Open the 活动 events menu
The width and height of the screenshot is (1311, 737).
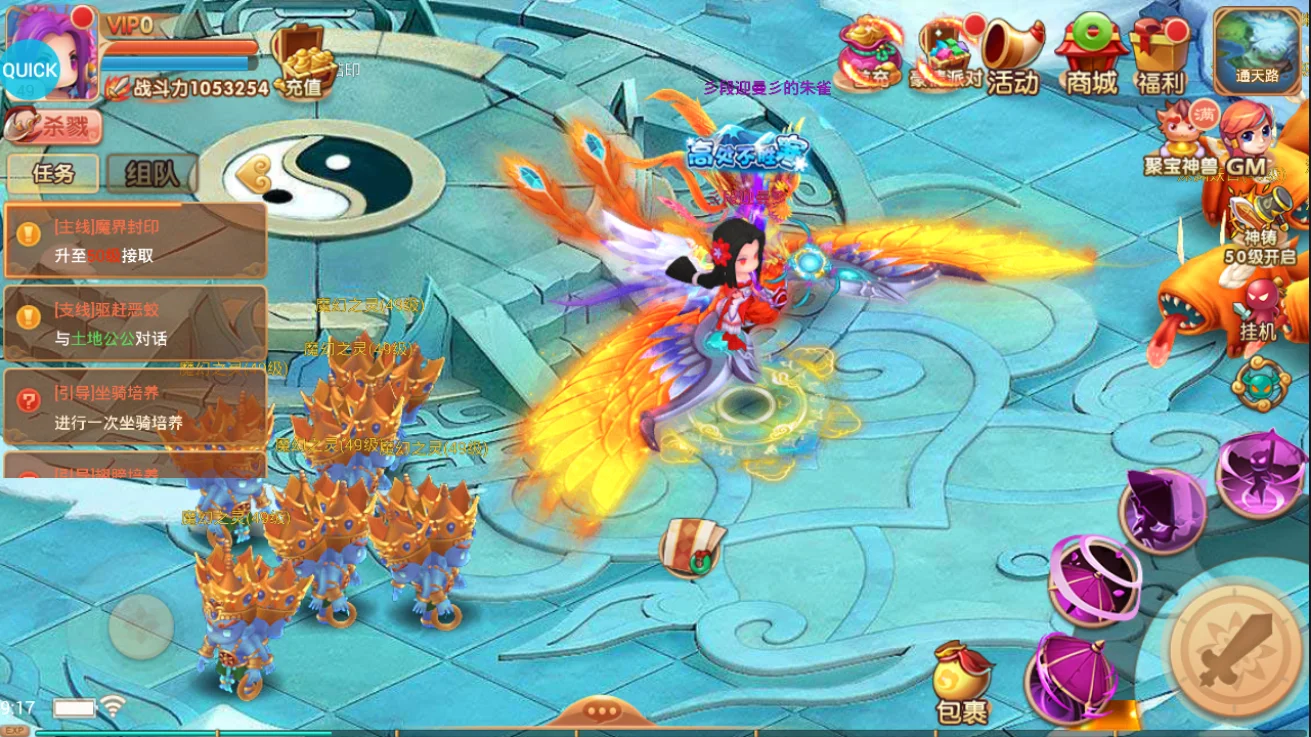[x=1011, y=58]
